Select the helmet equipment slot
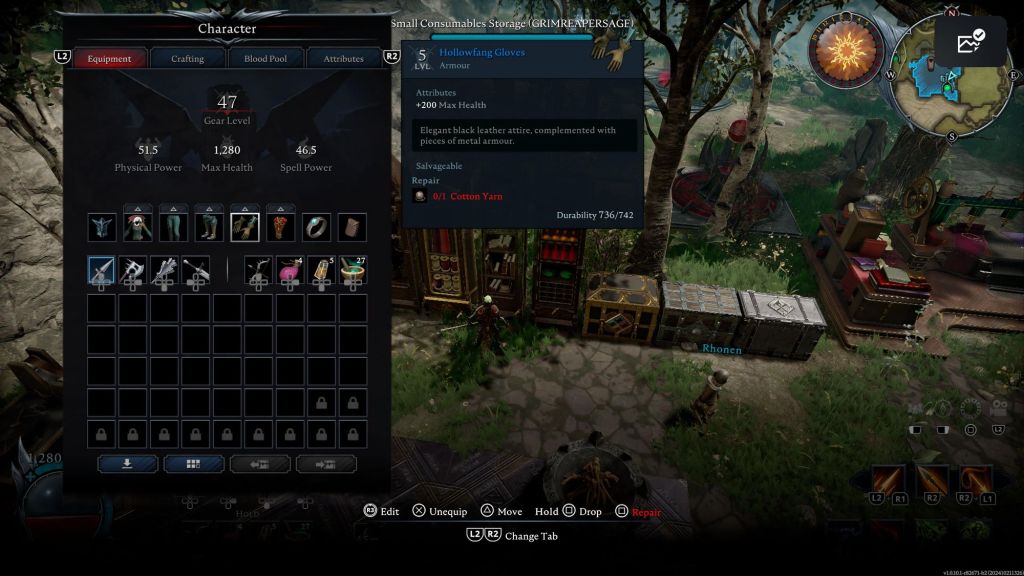This screenshot has height=576, width=1024. pyautogui.click(x=102, y=227)
